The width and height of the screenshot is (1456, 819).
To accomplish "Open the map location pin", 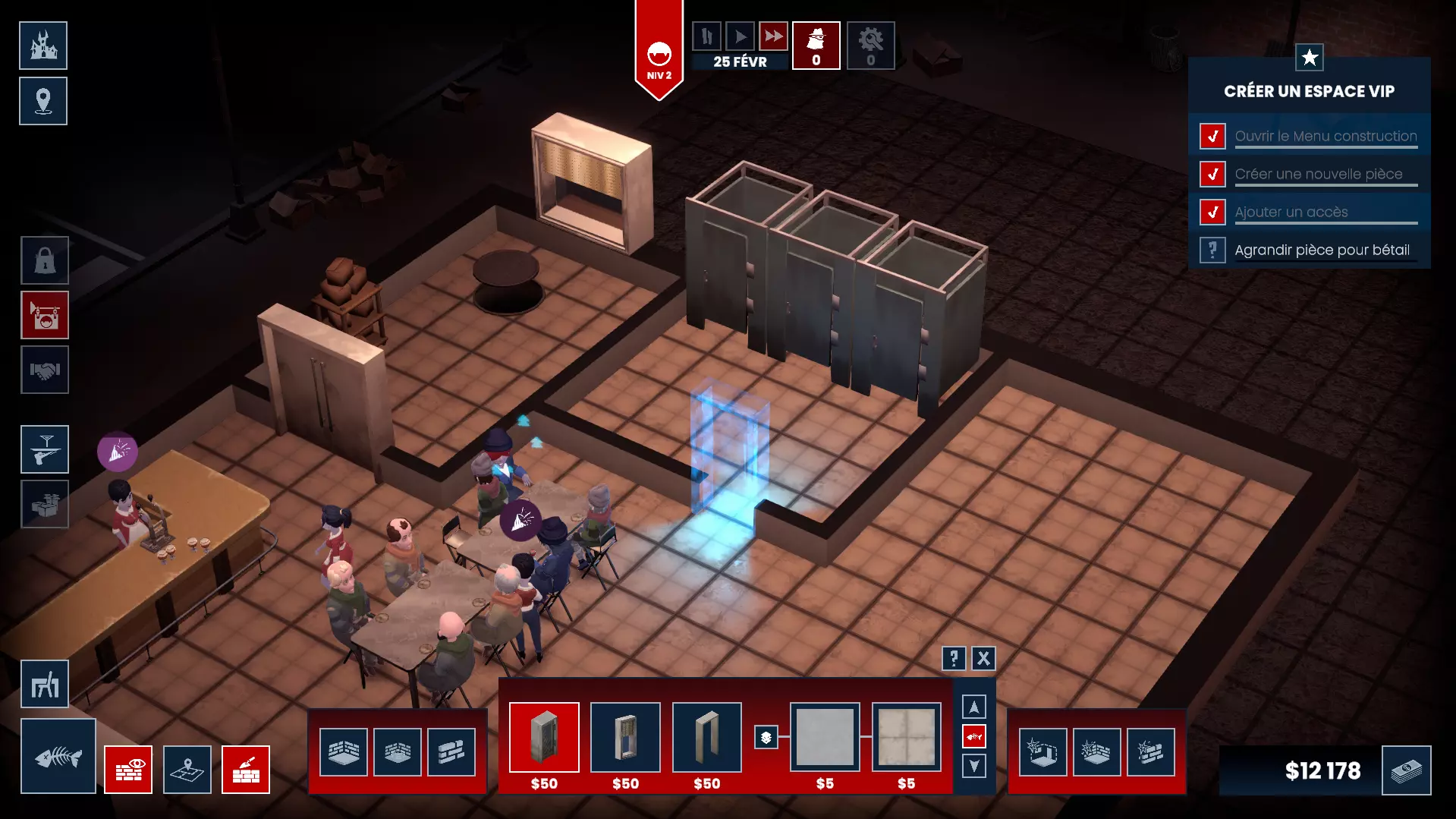I will pos(43,101).
